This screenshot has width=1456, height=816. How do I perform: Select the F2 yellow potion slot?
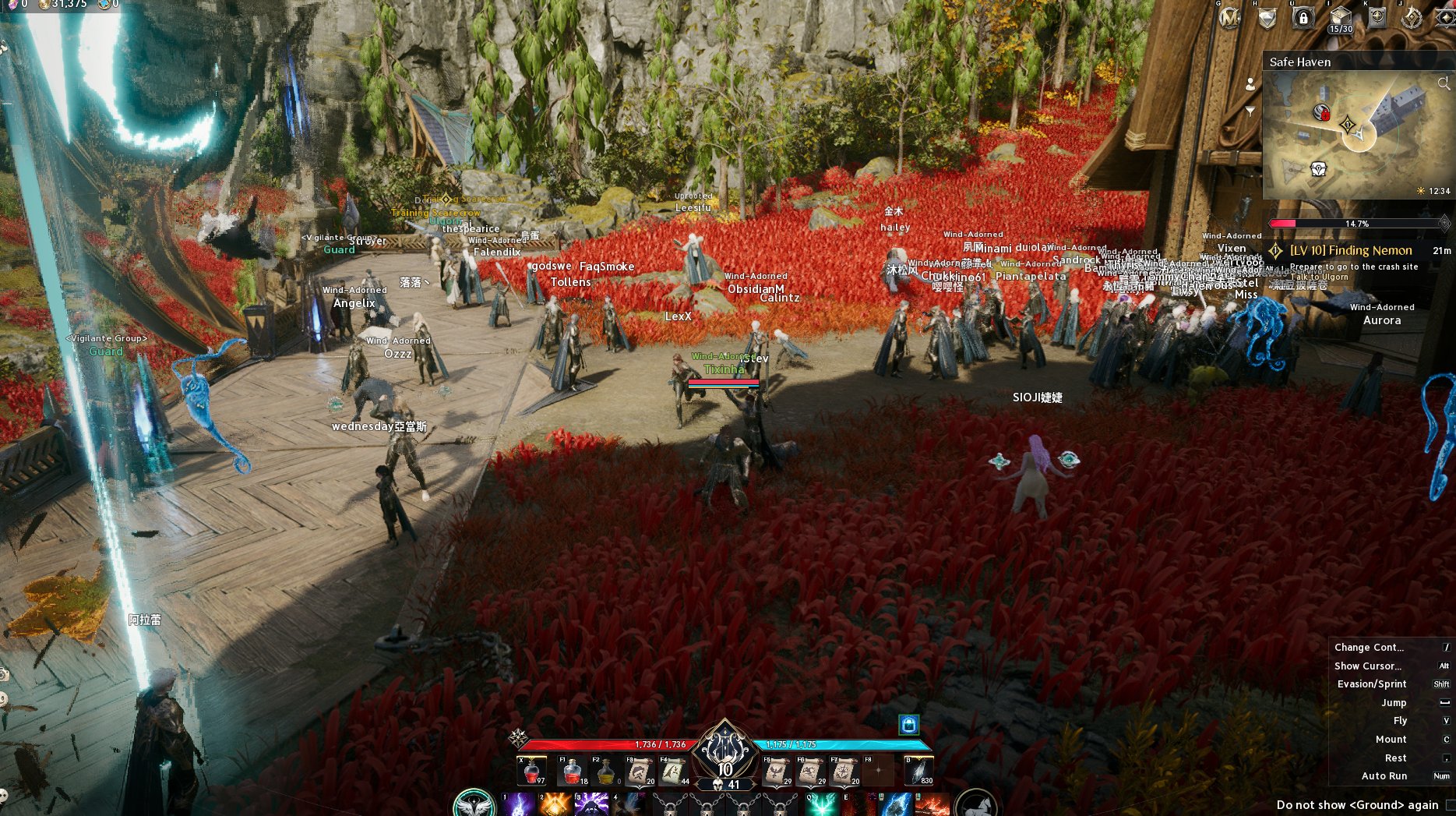pyautogui.click(x=606, y=771)
